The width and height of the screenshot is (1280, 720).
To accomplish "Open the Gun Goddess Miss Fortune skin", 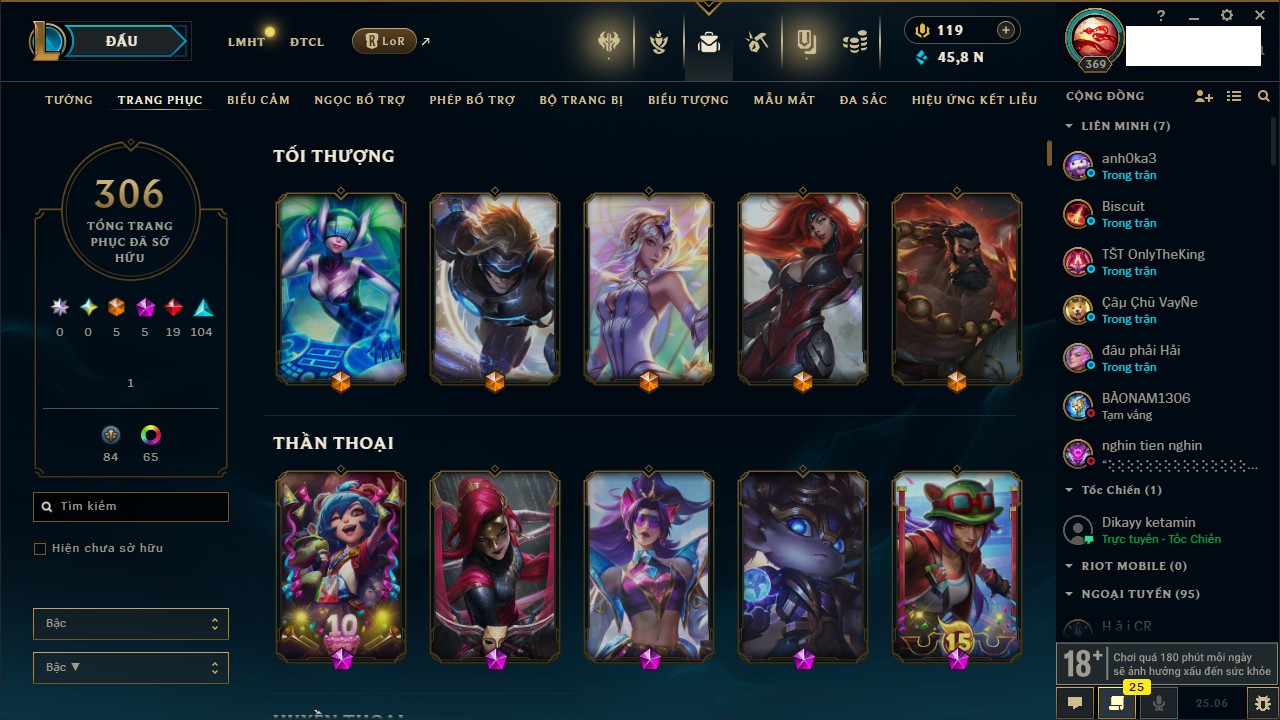I will (803, 288).
